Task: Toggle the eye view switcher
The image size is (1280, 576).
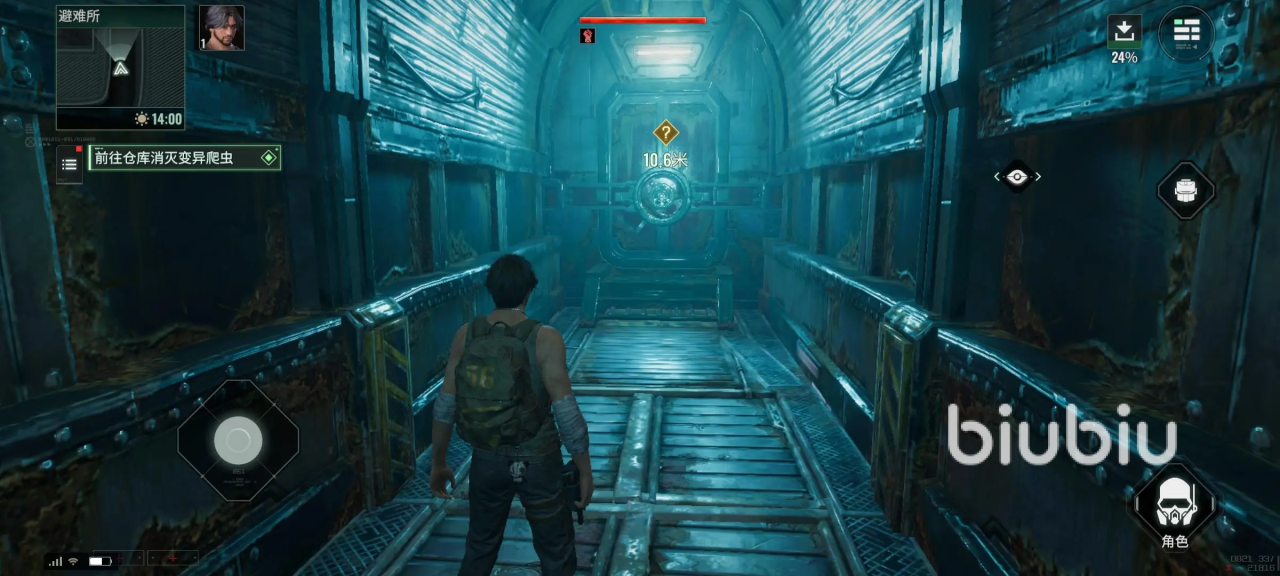Action: click(x=1017, y=177)
